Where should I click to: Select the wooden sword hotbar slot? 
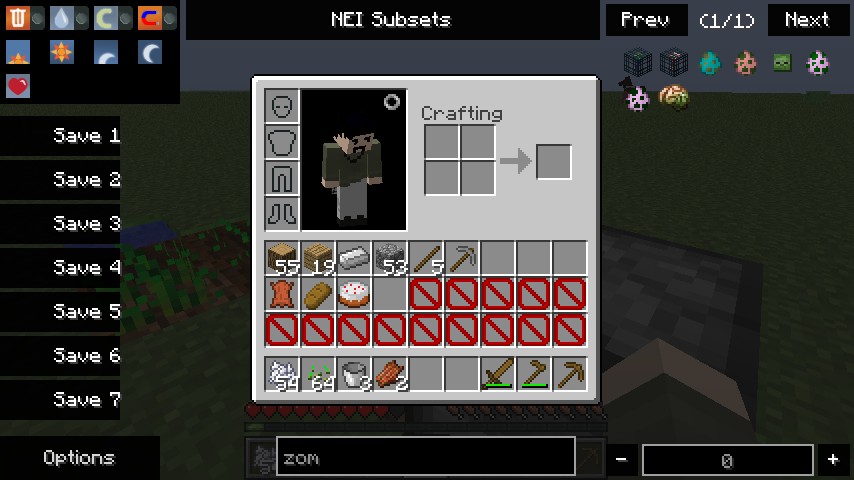click(498, 374)
